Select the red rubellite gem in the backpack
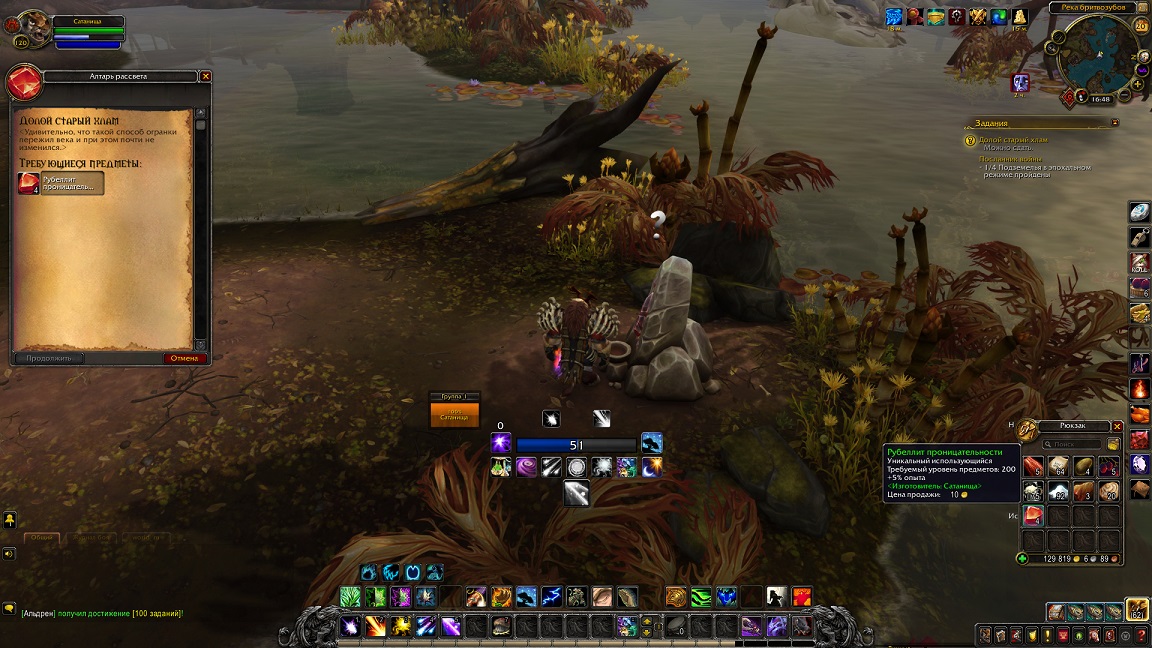The width and height of the screenshot is (1152, 648). [1033, 516]
